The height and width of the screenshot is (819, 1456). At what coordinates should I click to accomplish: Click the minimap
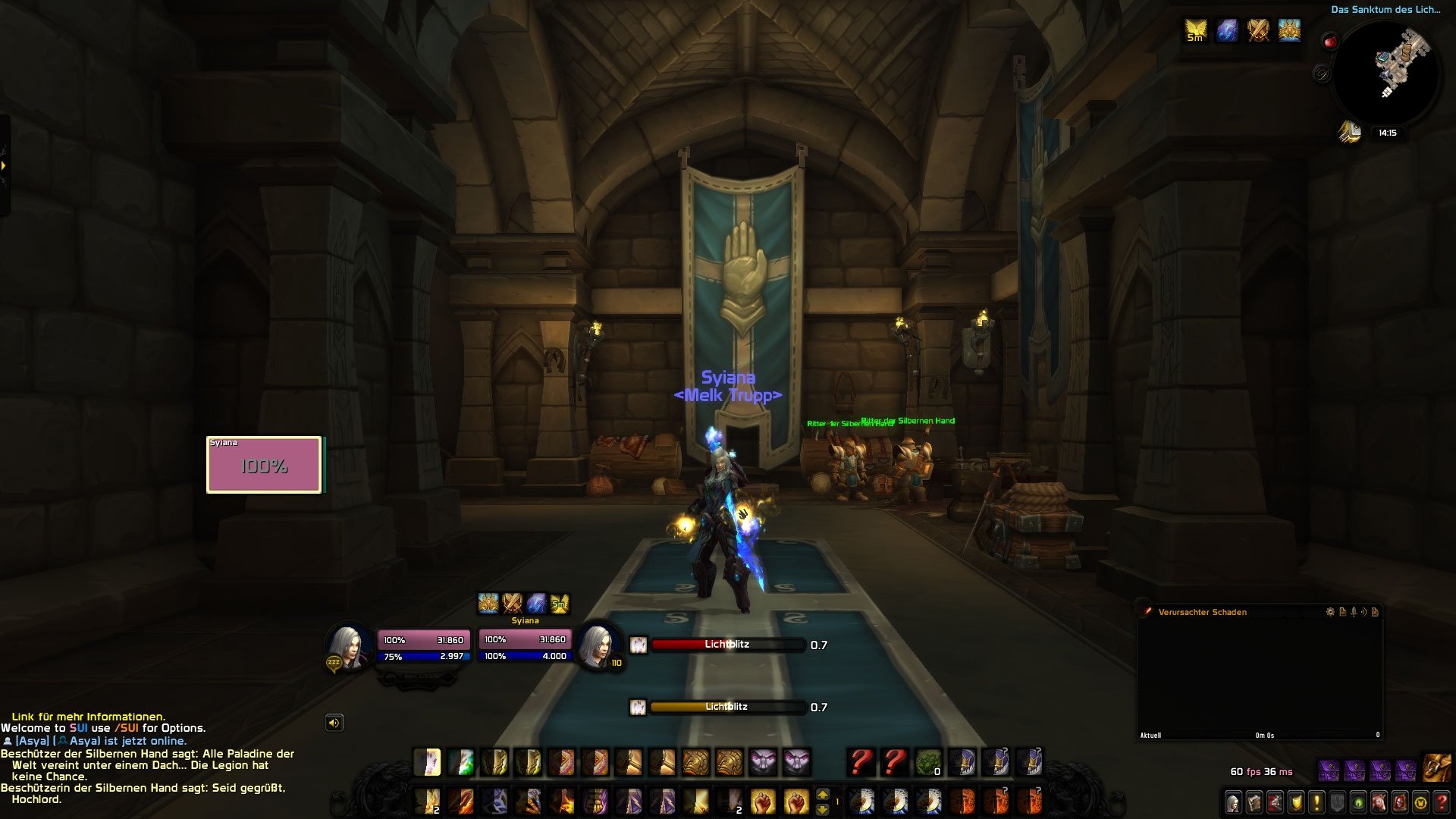point(1386,74)
